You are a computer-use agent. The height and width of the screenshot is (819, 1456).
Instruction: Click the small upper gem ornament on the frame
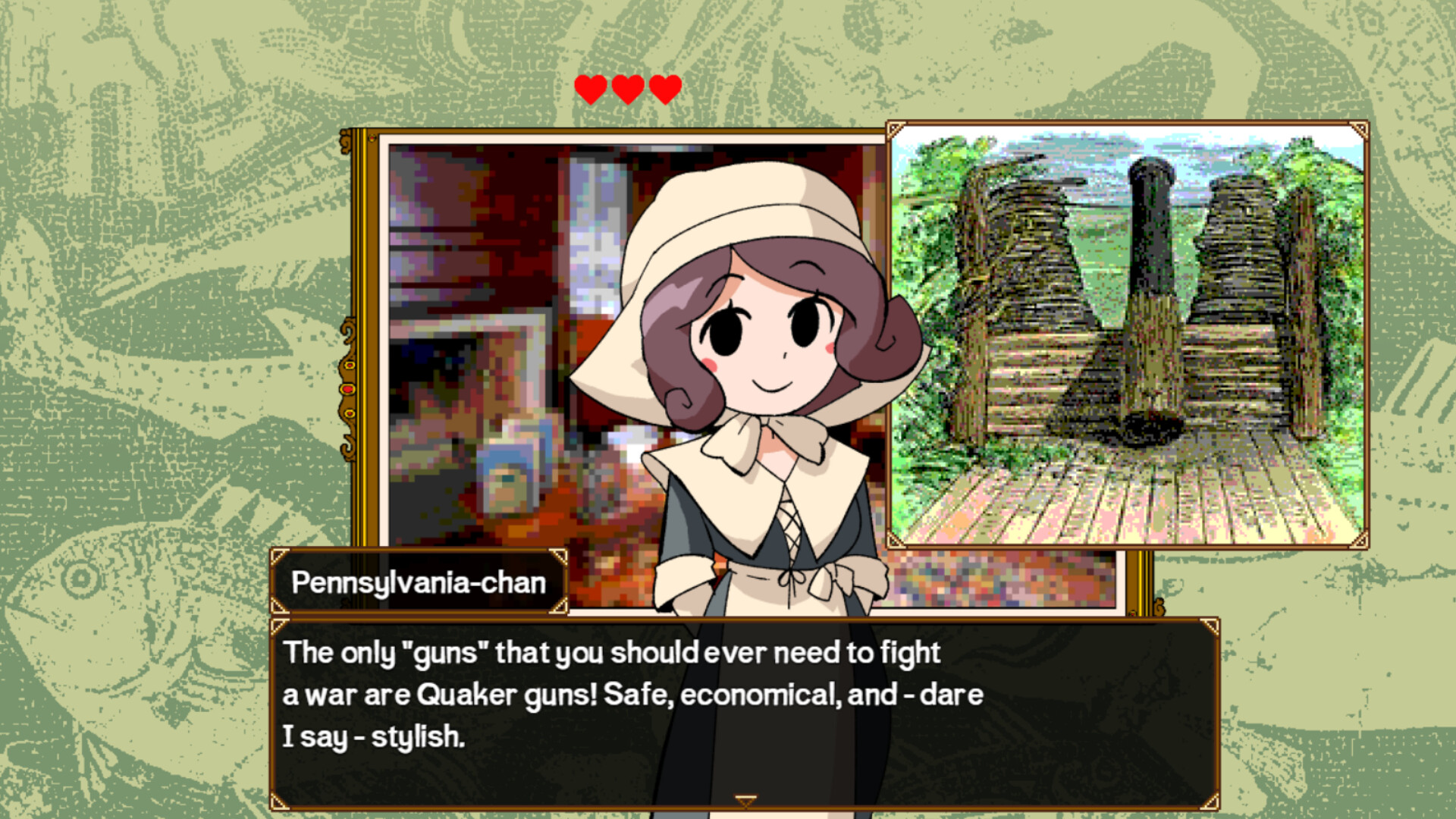tap(349, 366)
